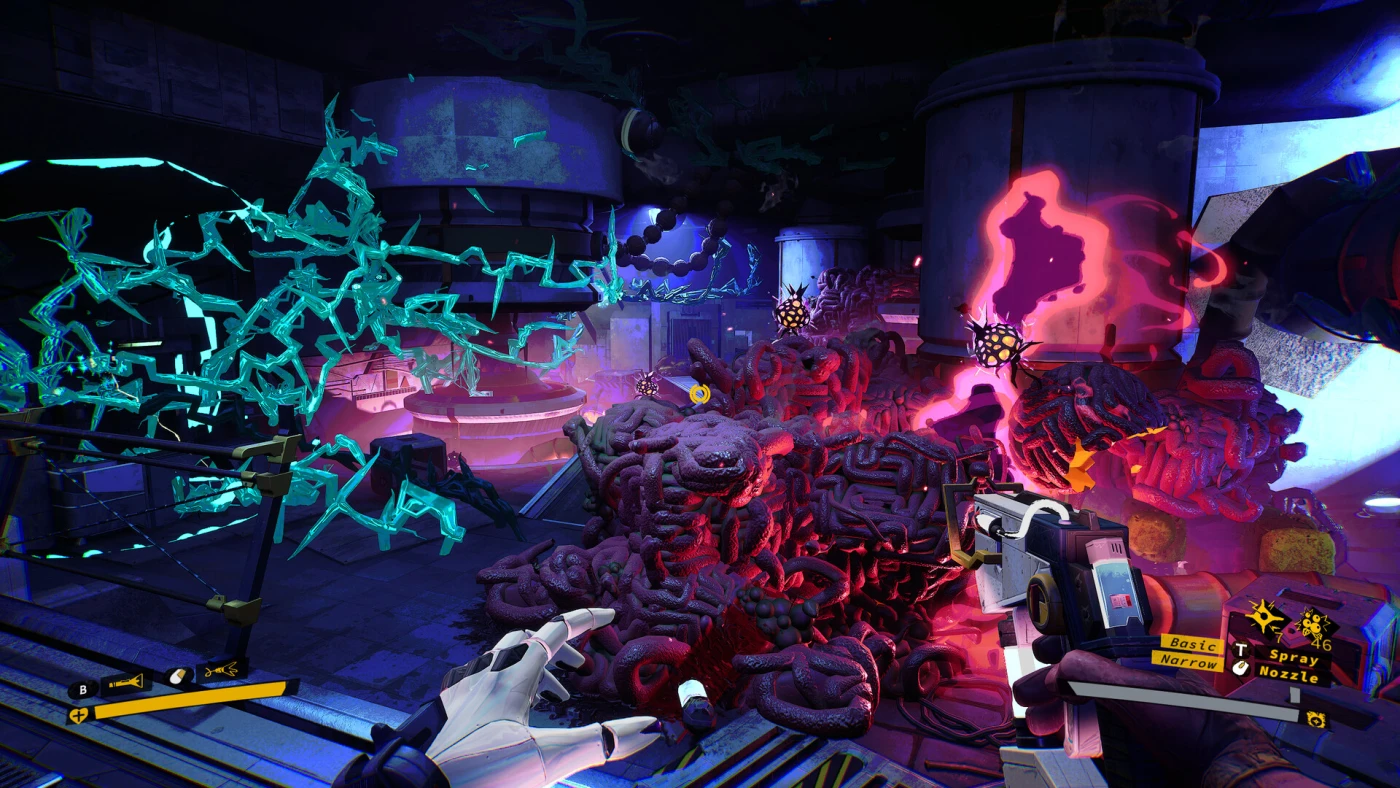
Task: Select the grapple hand ability icon
Action: click(x=222, y=669)
